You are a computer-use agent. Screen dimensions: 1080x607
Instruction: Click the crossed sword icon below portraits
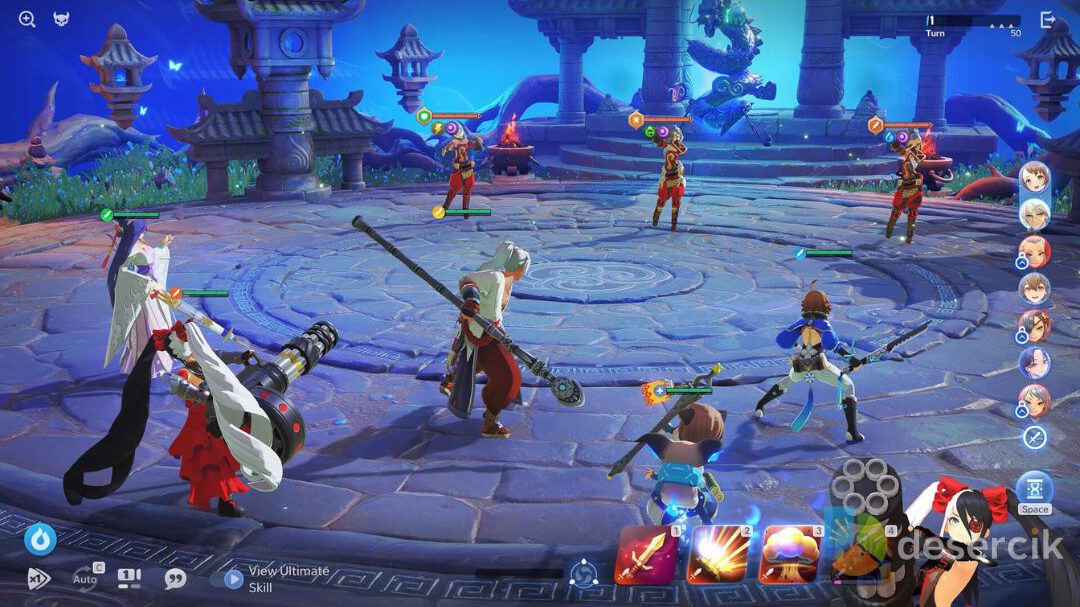[1034, 437]
